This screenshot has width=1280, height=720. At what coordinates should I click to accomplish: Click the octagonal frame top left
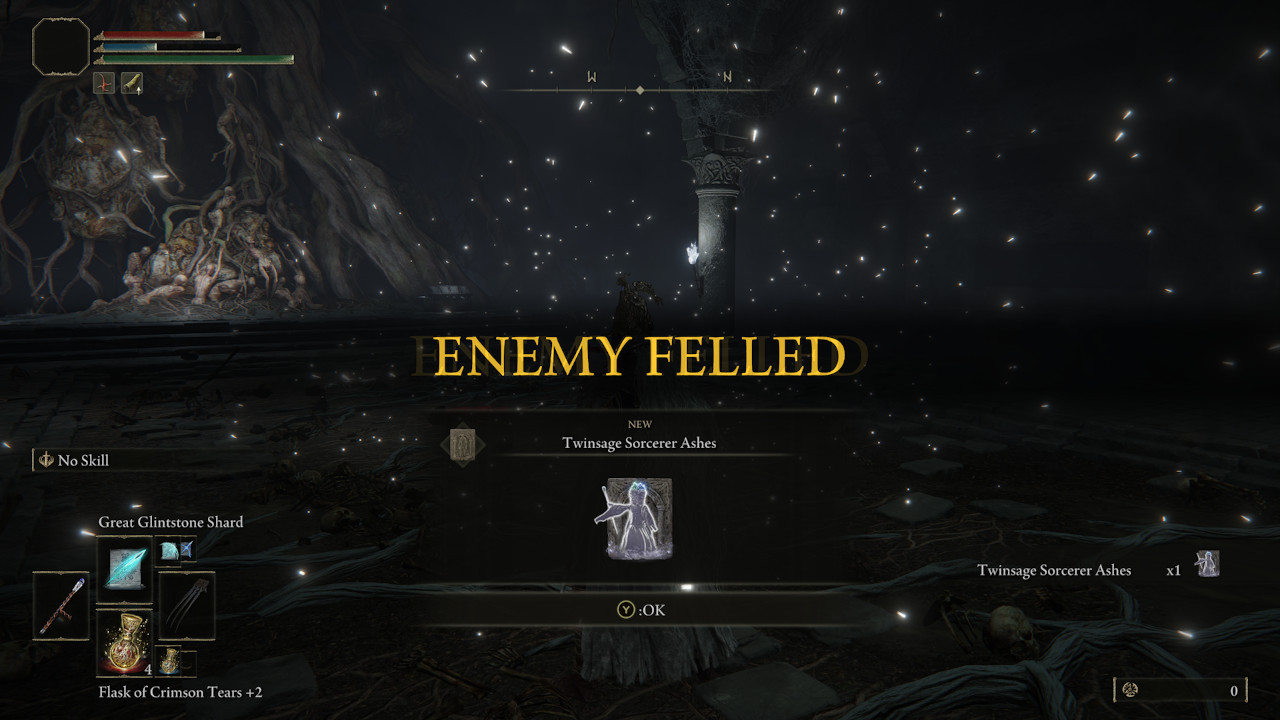tap(60, 47)
